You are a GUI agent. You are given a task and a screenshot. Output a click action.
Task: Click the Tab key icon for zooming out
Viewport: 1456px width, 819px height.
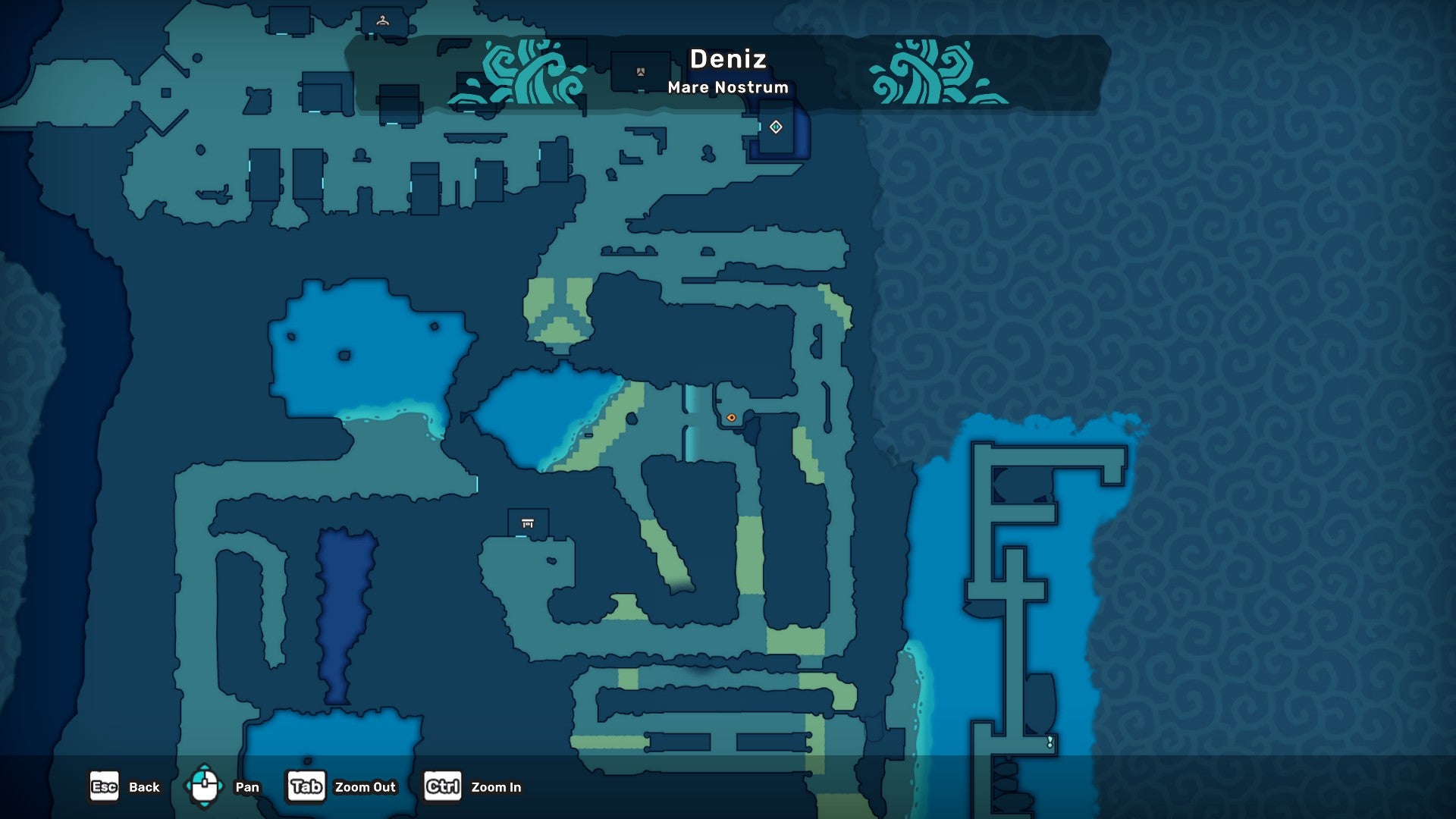coord(306,786)
